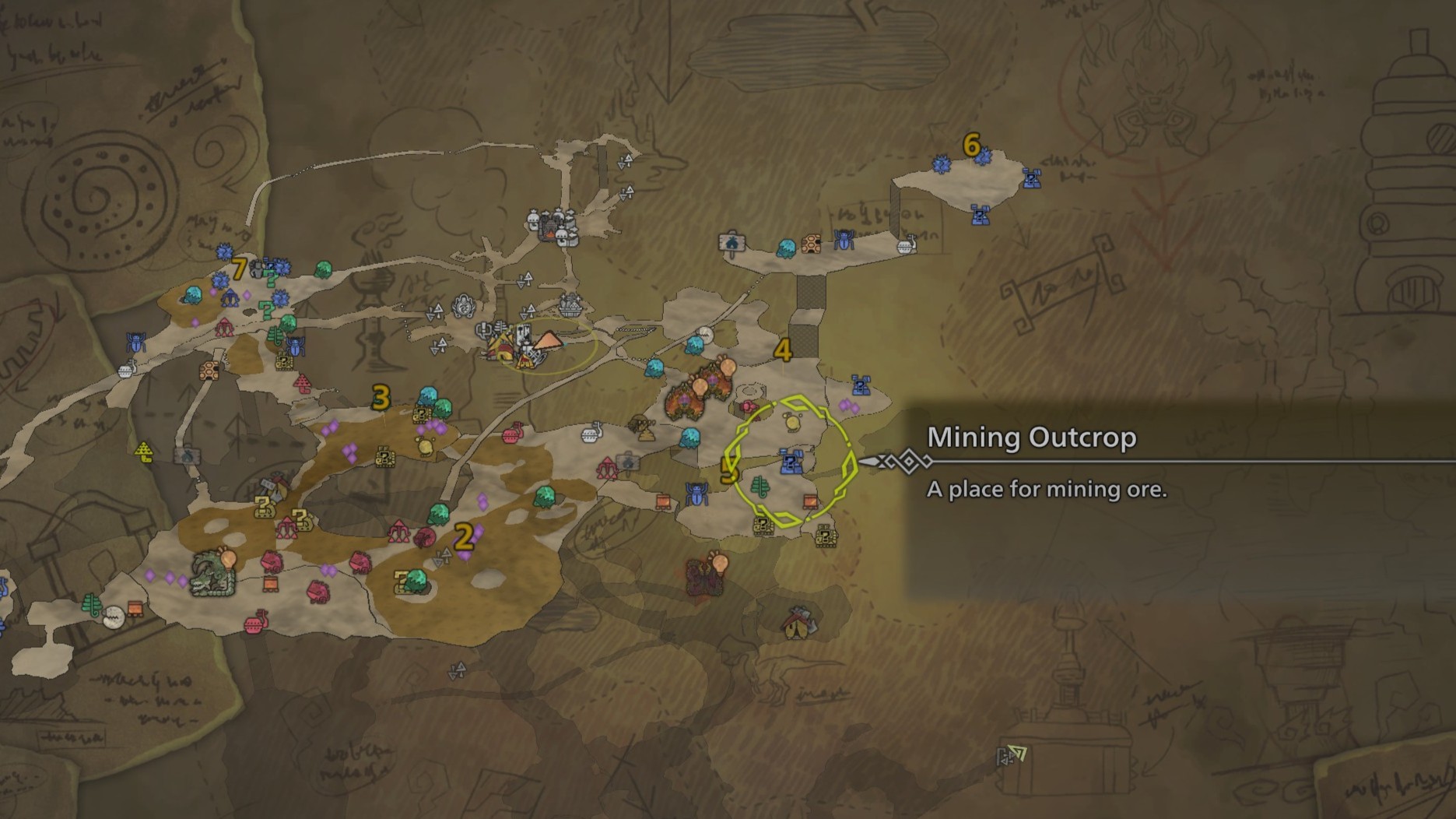
Task: Click the area 3 number marker
Action: click(x=381, y=398)
